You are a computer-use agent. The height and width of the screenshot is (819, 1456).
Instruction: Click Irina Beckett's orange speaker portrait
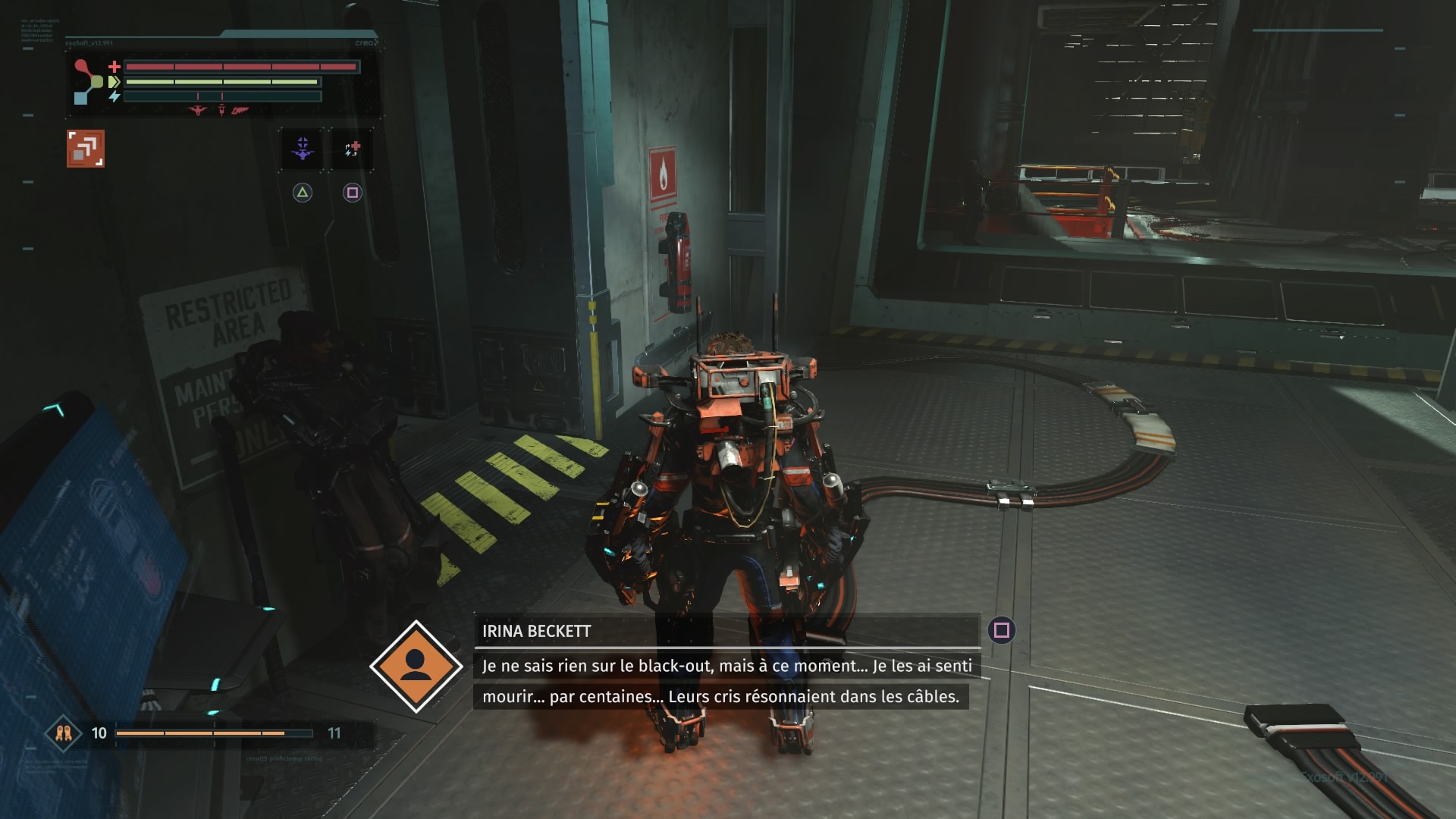coord(416,667)
